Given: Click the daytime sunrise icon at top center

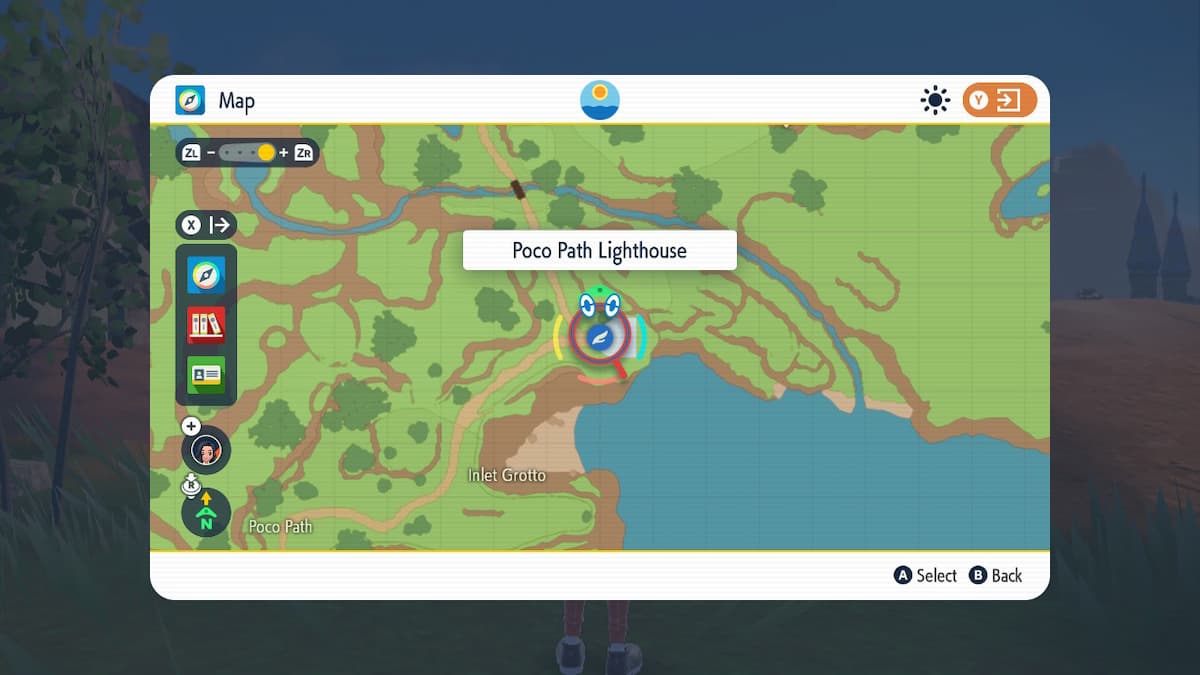Looking at the screenshot, I should tap(600, 100).
